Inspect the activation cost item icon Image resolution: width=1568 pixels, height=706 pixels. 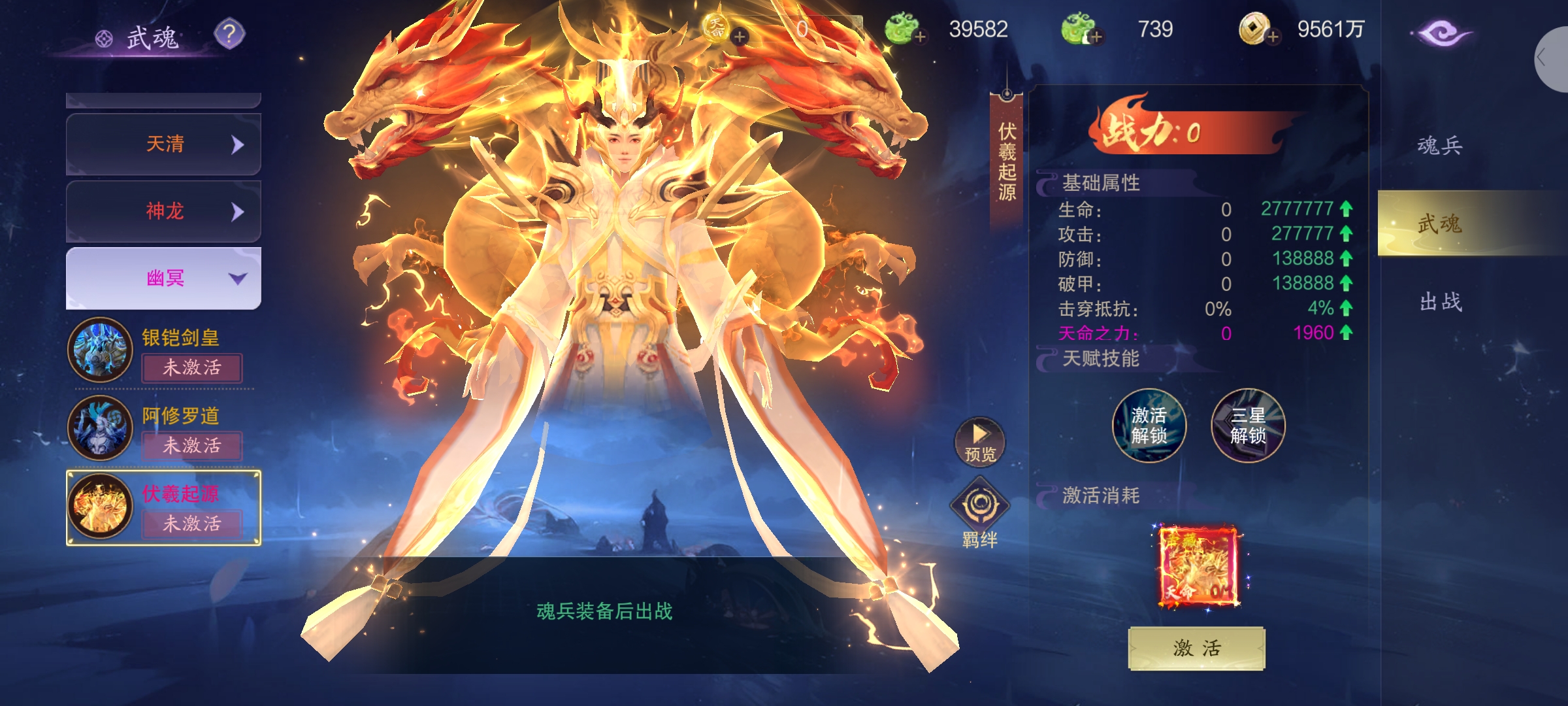(x=1198, y=567)
